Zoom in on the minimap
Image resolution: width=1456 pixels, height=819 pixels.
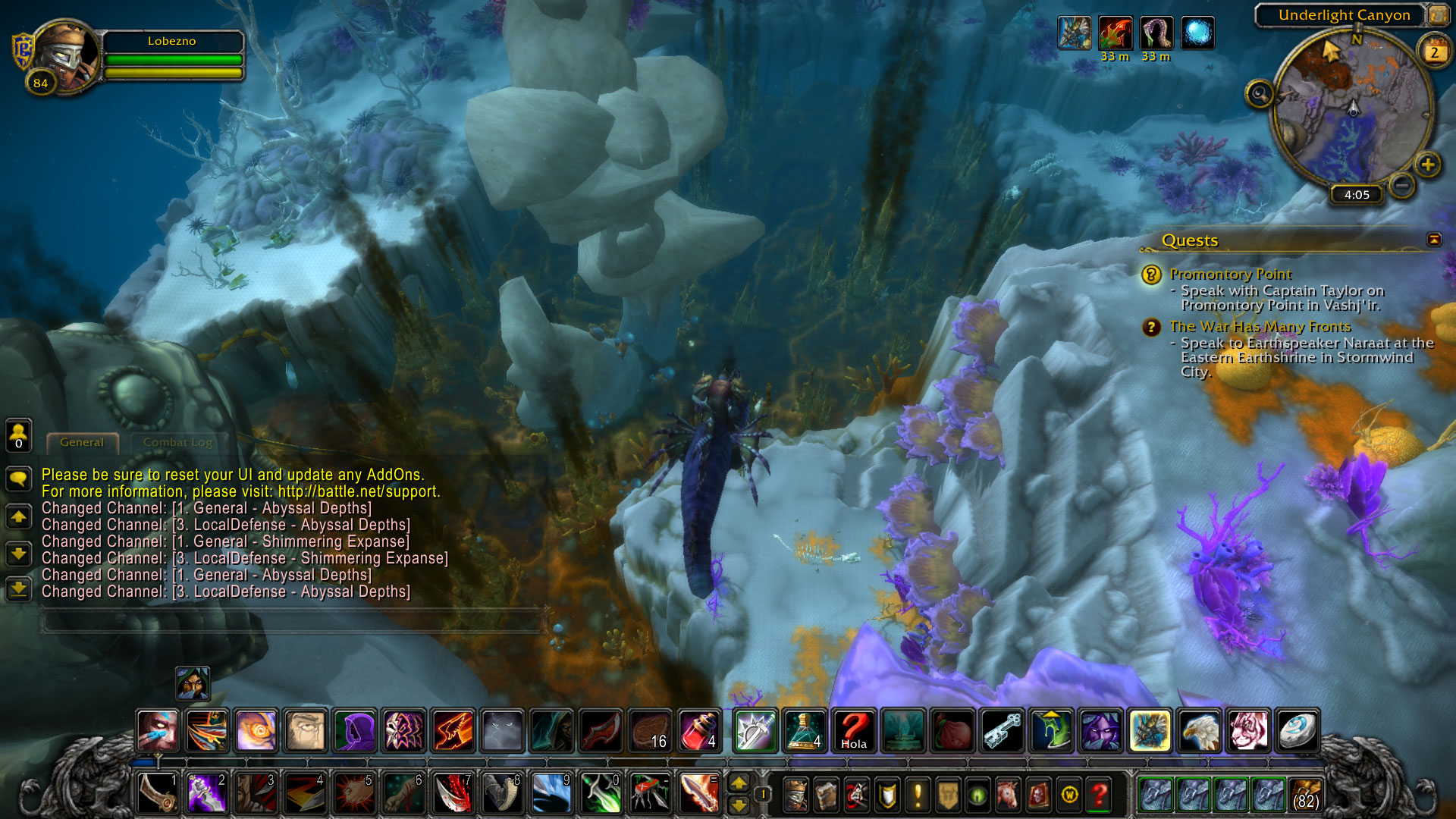1427,165
